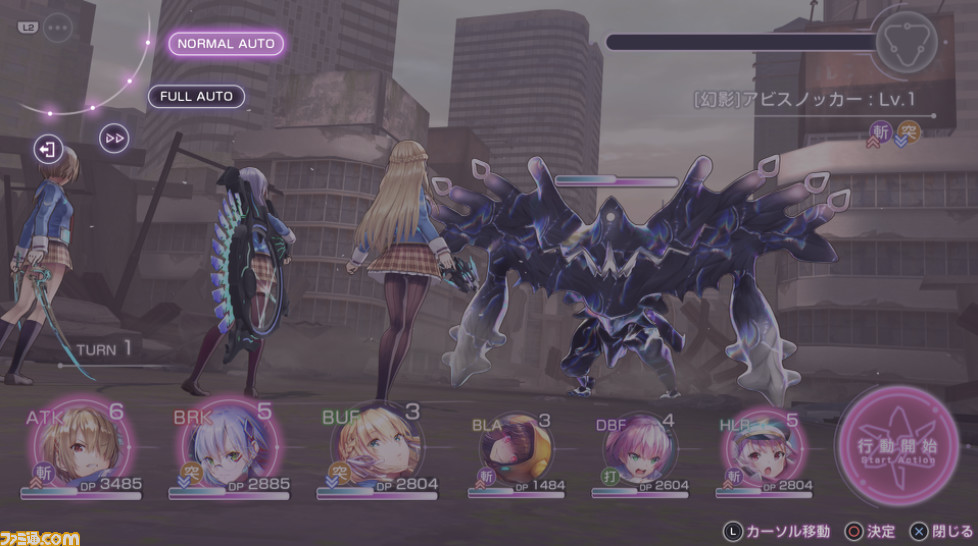978x546 pixels.
Task: Choose the FULL AUTO battle option
Action: click(x=197, y=96)
